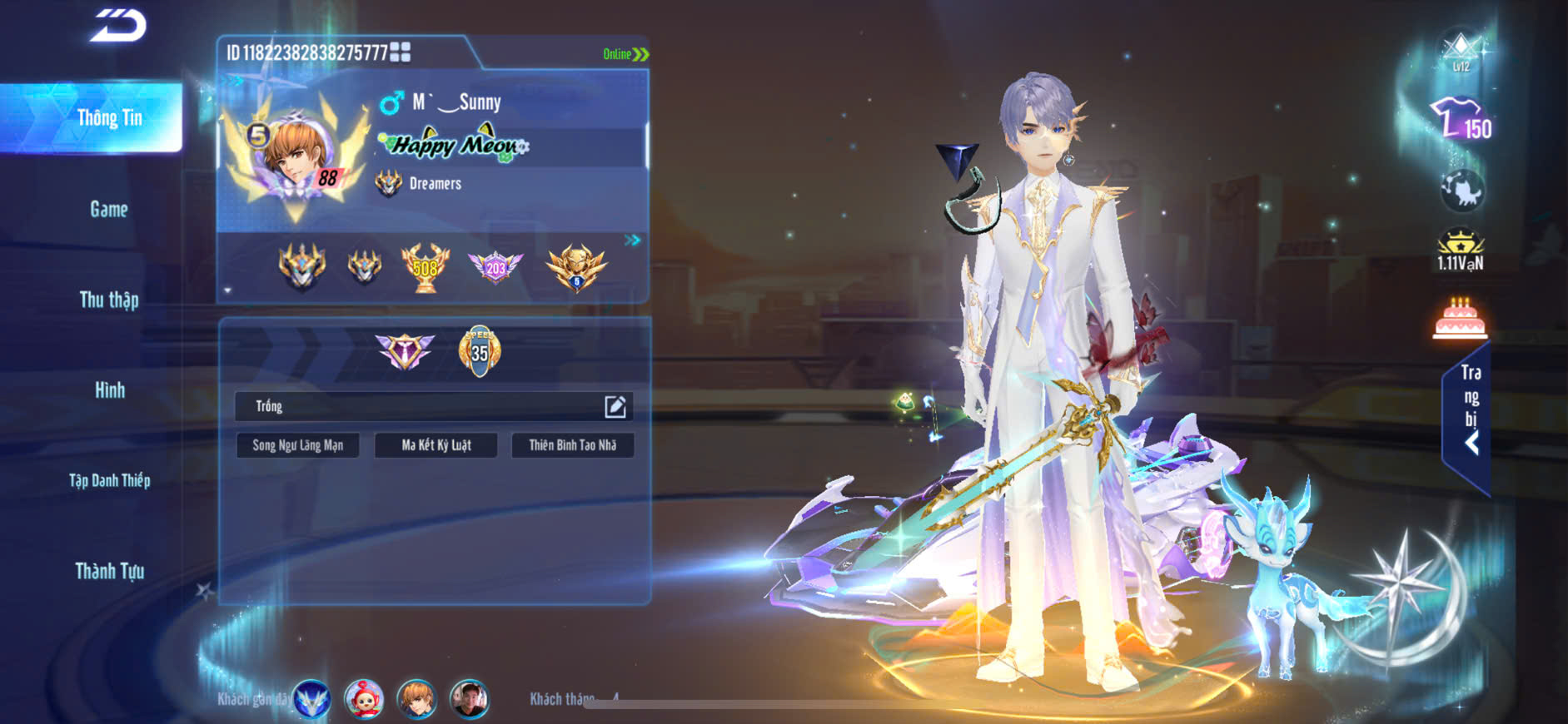Screen dimensions: 1568x724
Task: Choose the Thiên Bình Tao Nhã tag
Action: point(573,445)
